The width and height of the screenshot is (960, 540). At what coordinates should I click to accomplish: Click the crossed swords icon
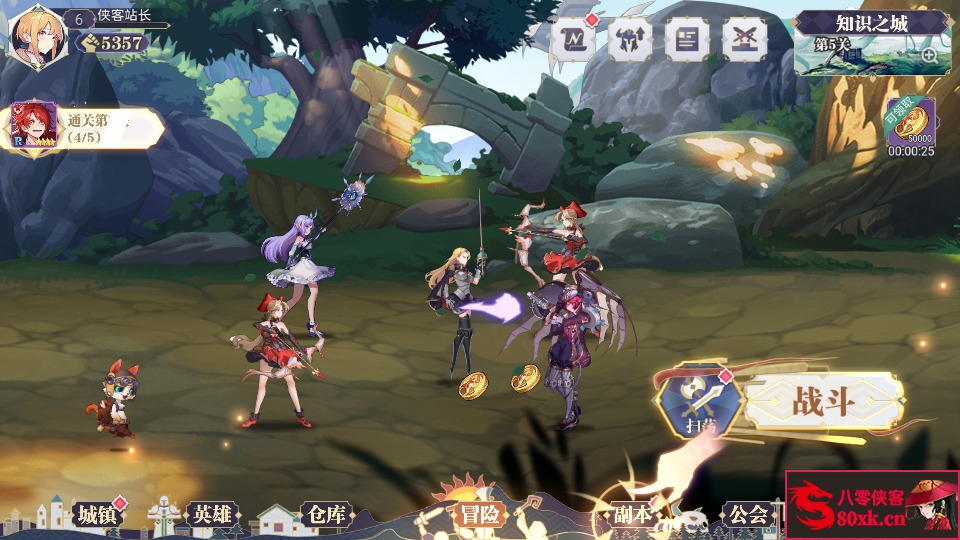(745, 38)
